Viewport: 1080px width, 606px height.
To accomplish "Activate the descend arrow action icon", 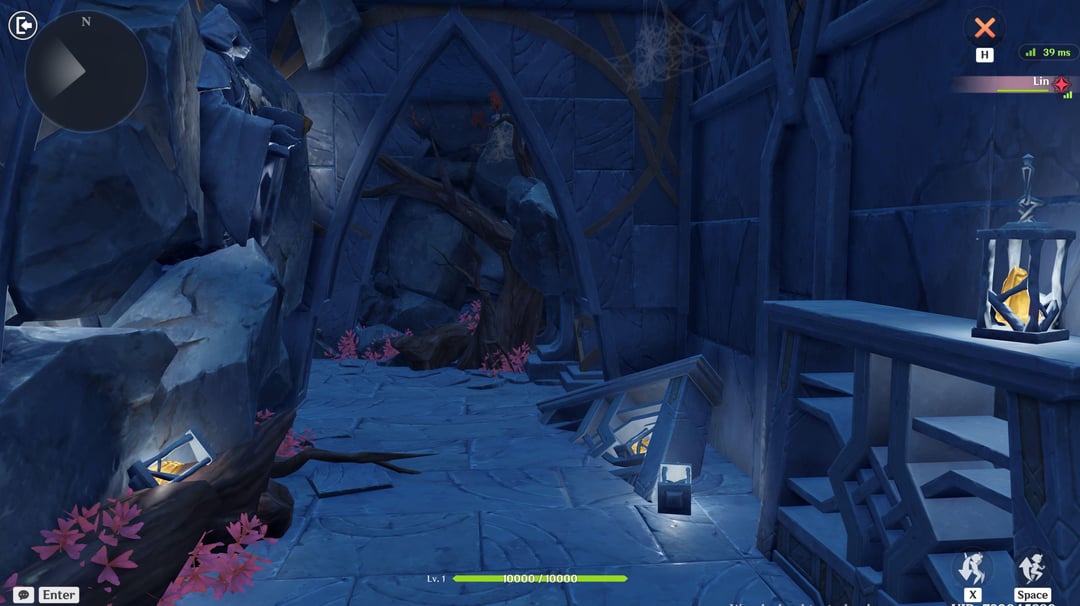I will tap(972, 568).
